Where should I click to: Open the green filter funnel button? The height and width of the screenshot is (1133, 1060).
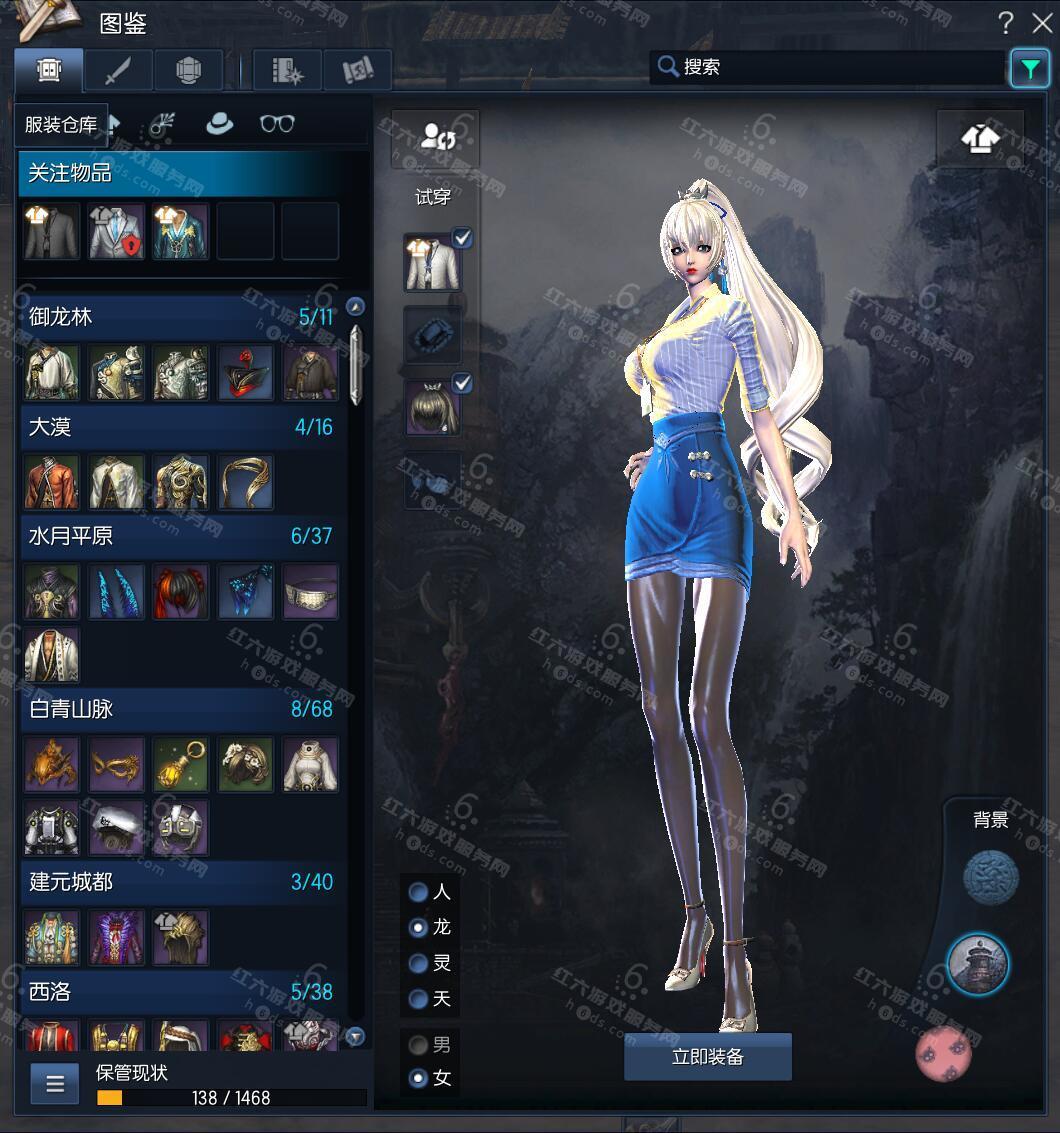point(1029,68)
